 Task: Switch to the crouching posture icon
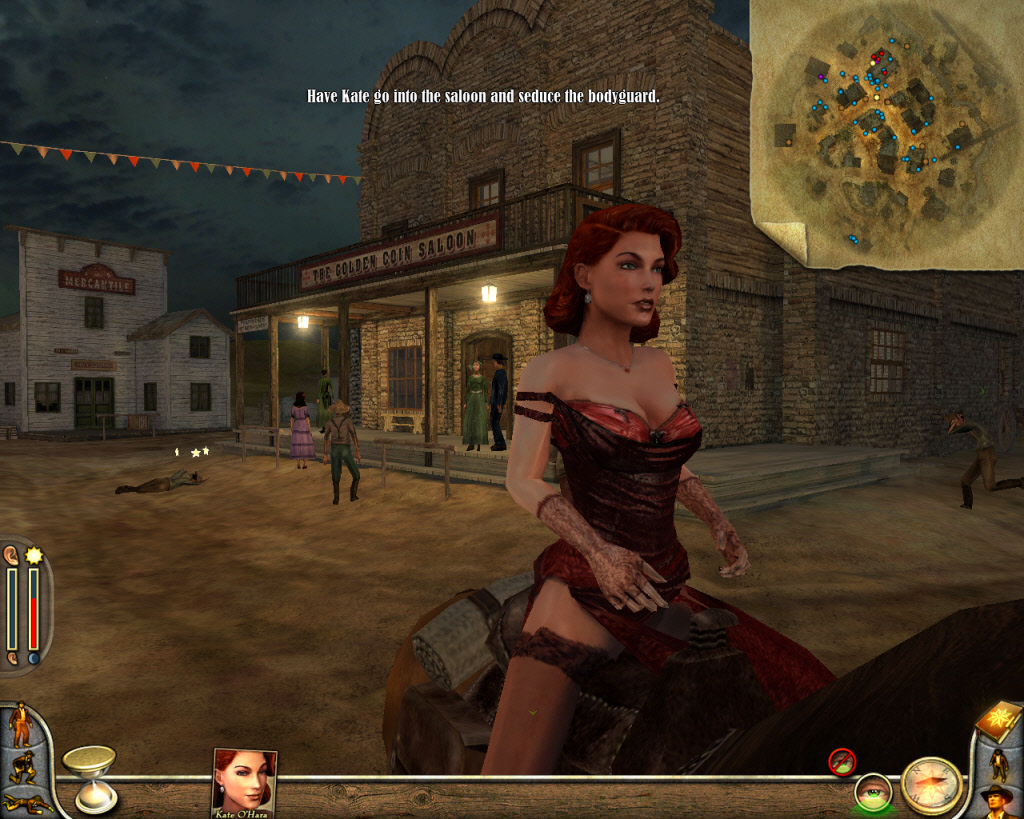pos(22,767)
